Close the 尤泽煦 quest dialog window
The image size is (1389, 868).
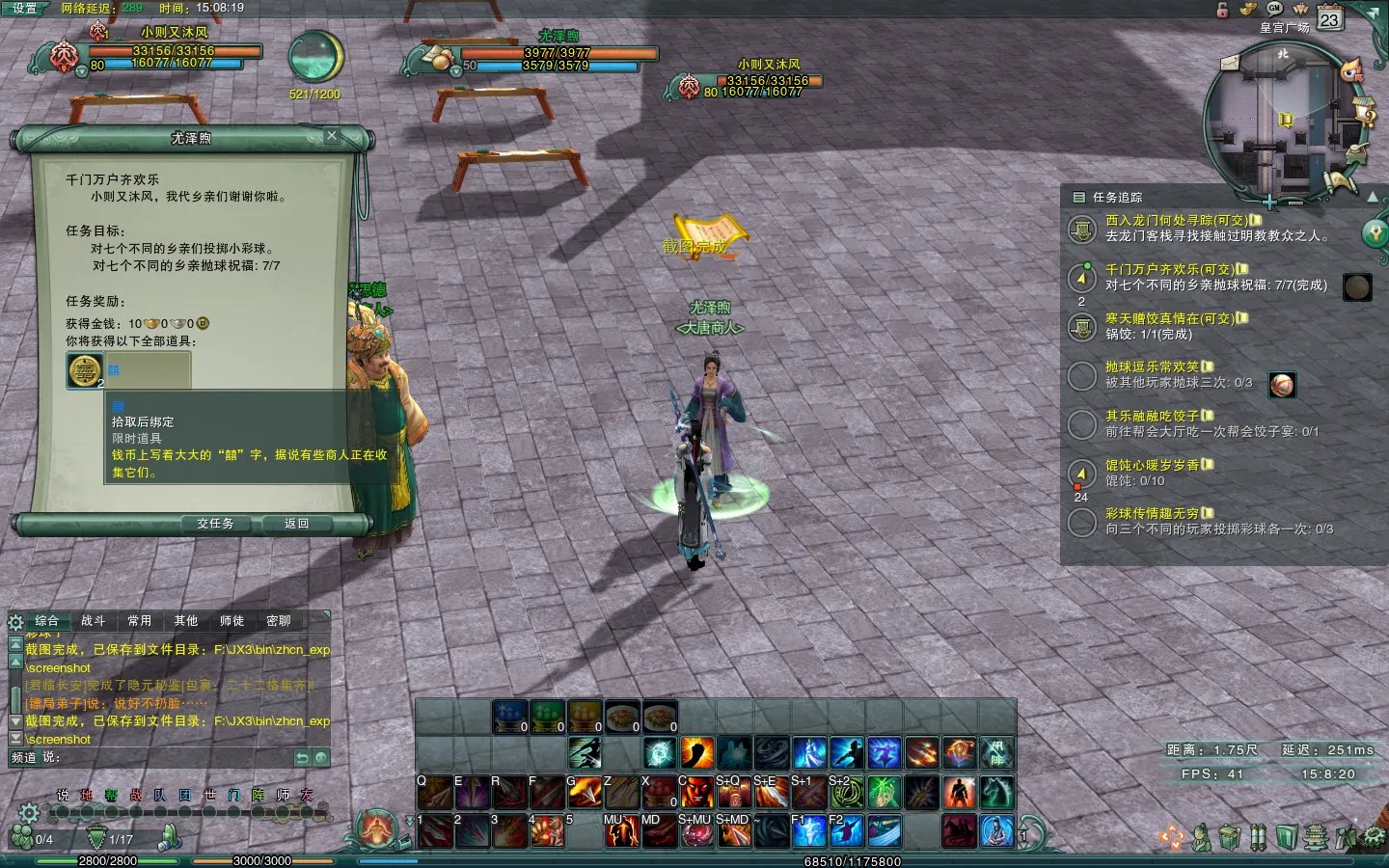click(x=332, y=136)
